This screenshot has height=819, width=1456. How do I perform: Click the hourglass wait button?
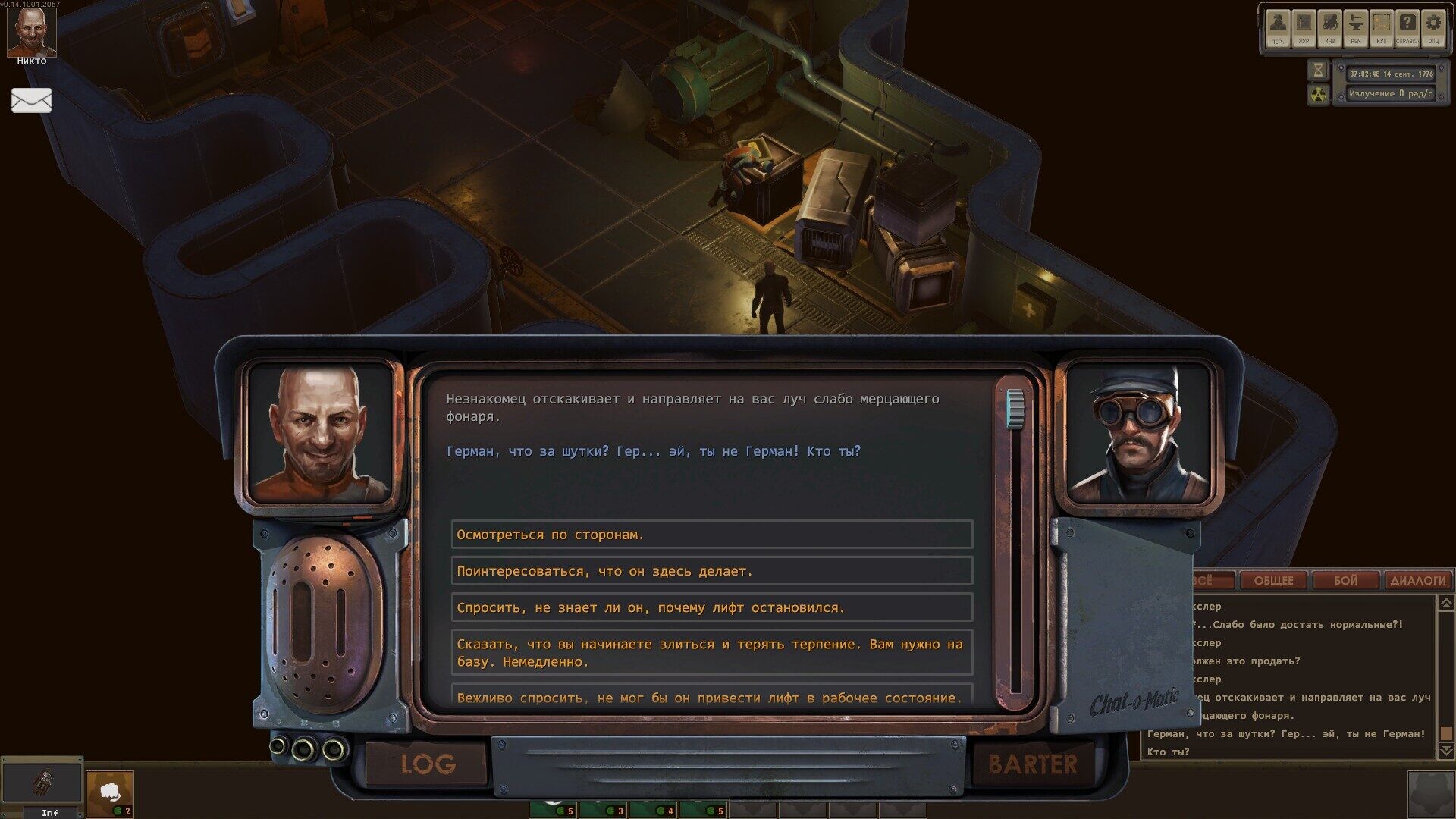pos(1319,71)
